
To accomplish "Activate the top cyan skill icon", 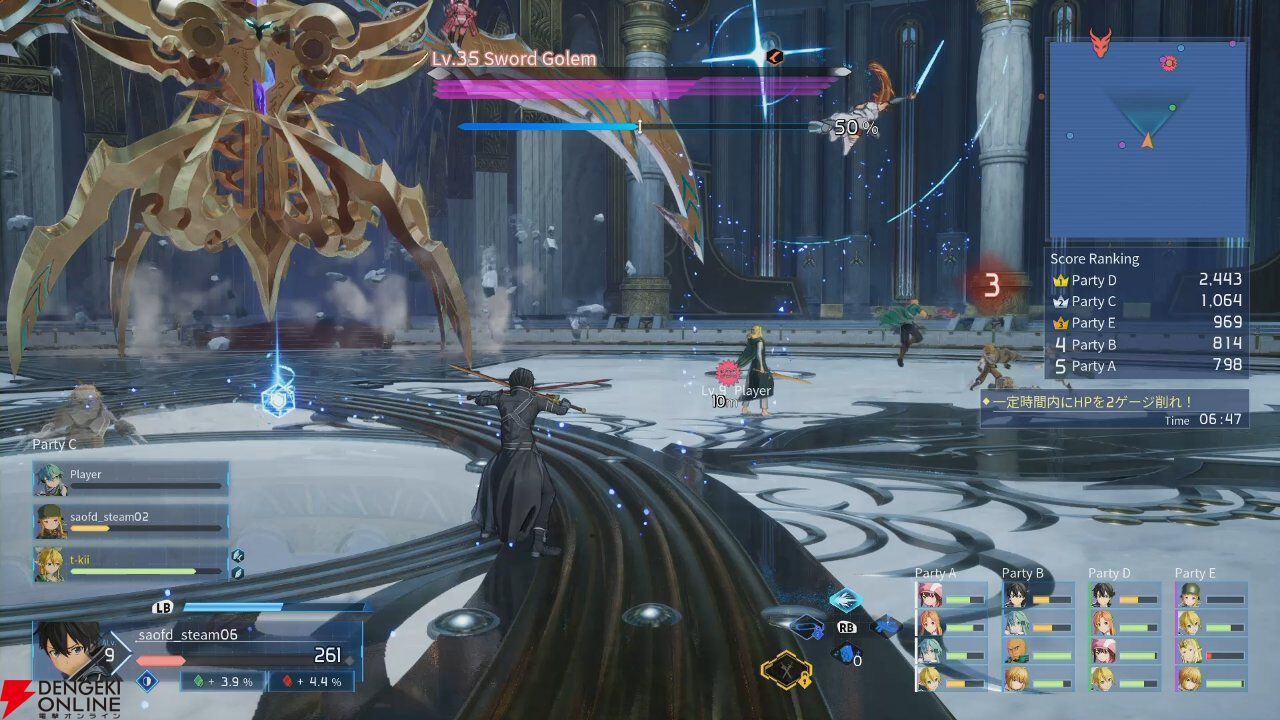I will [x=846, y=600].
